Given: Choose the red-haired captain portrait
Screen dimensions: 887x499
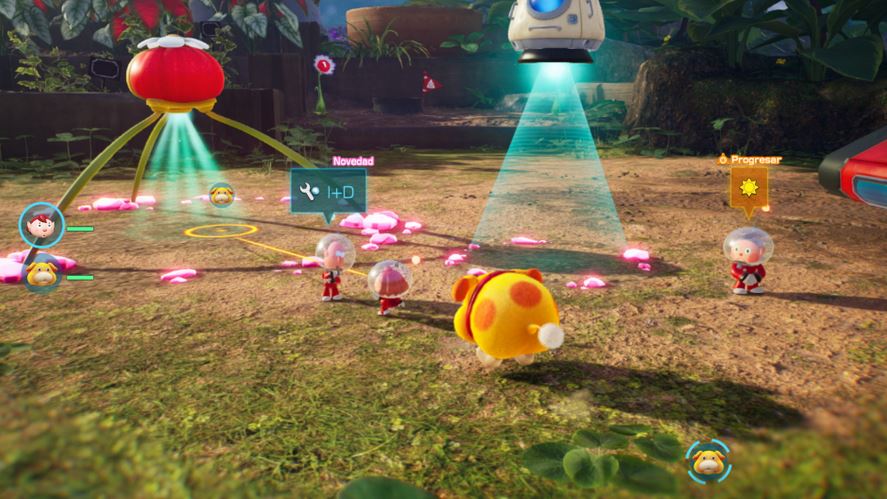Looking at the screenshot, I should pyautogui.click(x=41, y=224).
